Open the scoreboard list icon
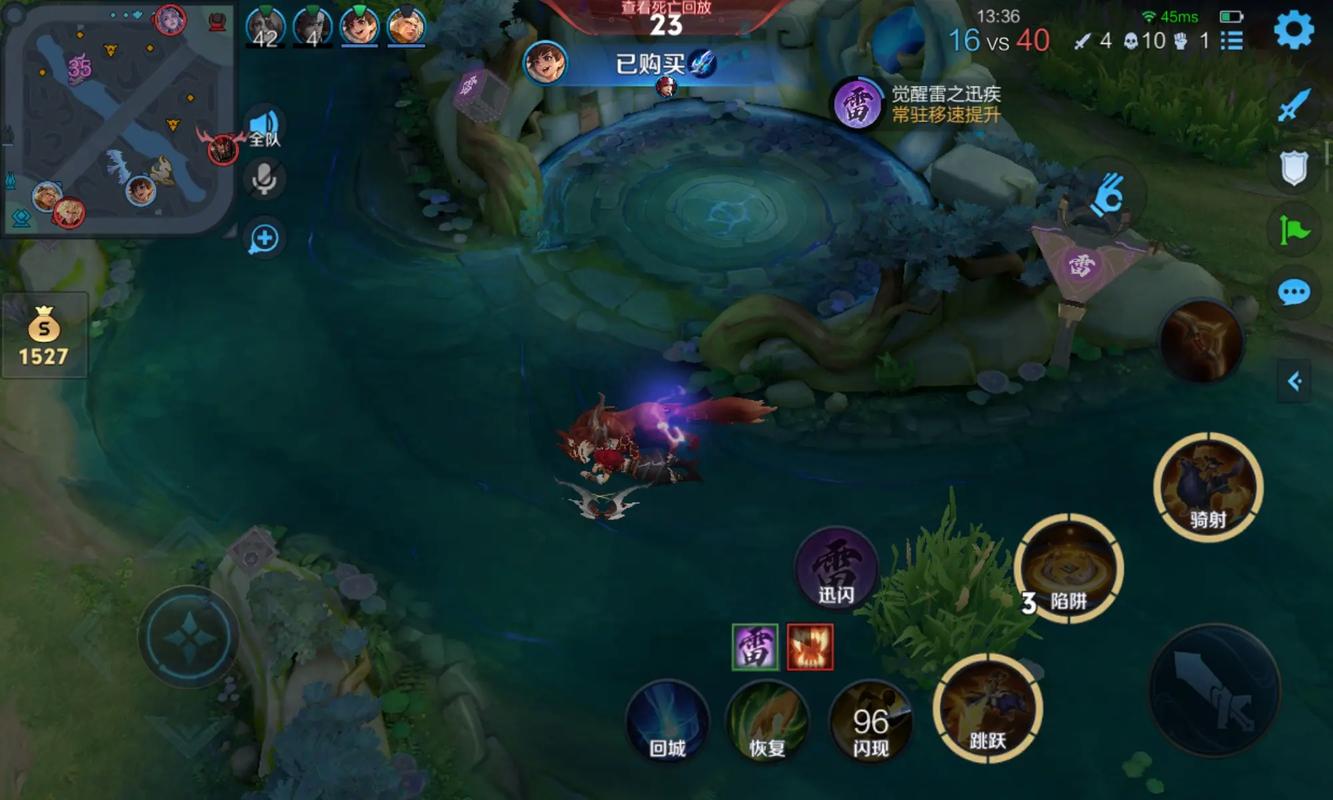The image size is (1333, 800). [1232, 40]
